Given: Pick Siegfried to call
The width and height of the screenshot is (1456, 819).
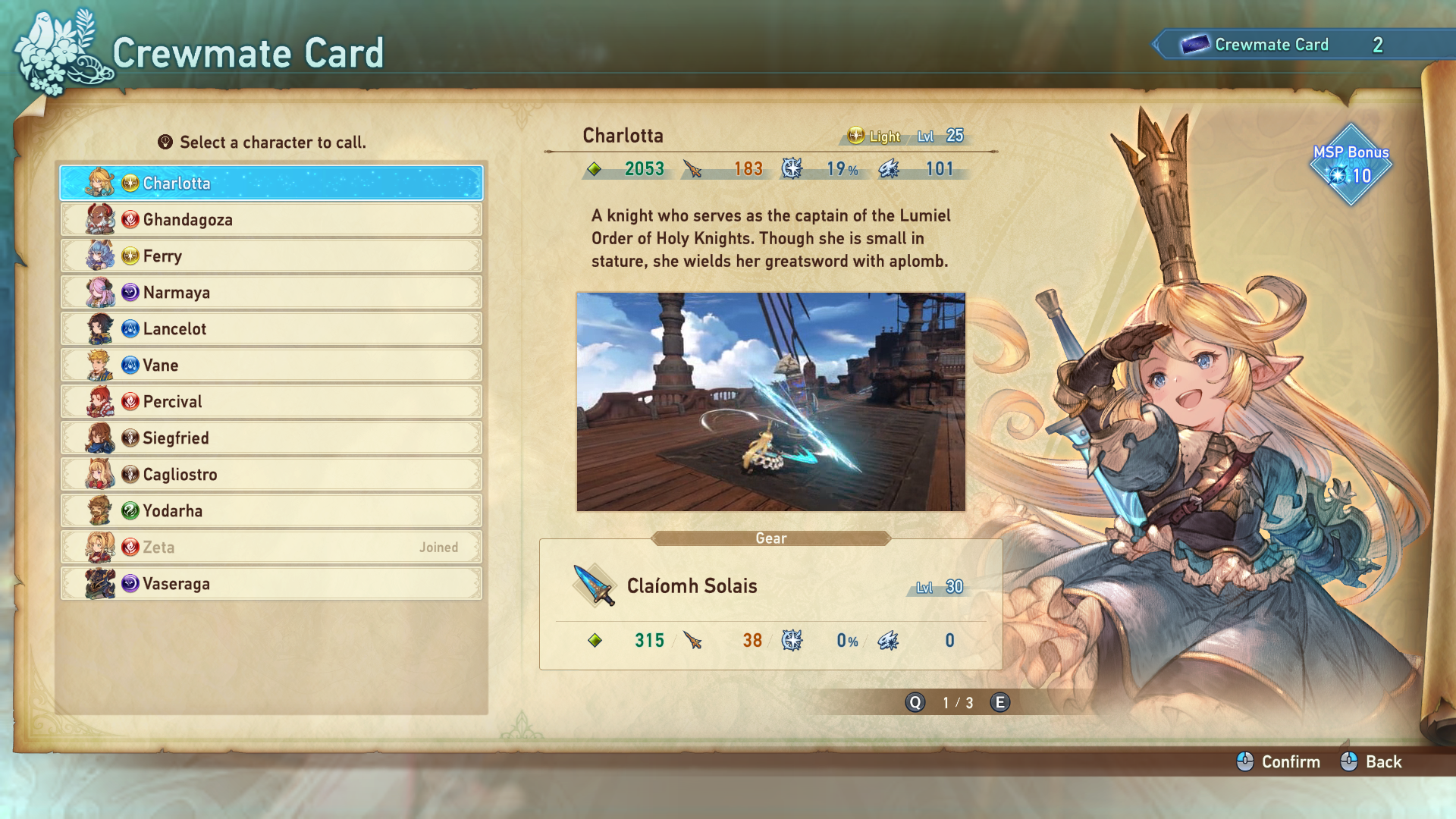Looking at the screenshot, I should 271,438.
